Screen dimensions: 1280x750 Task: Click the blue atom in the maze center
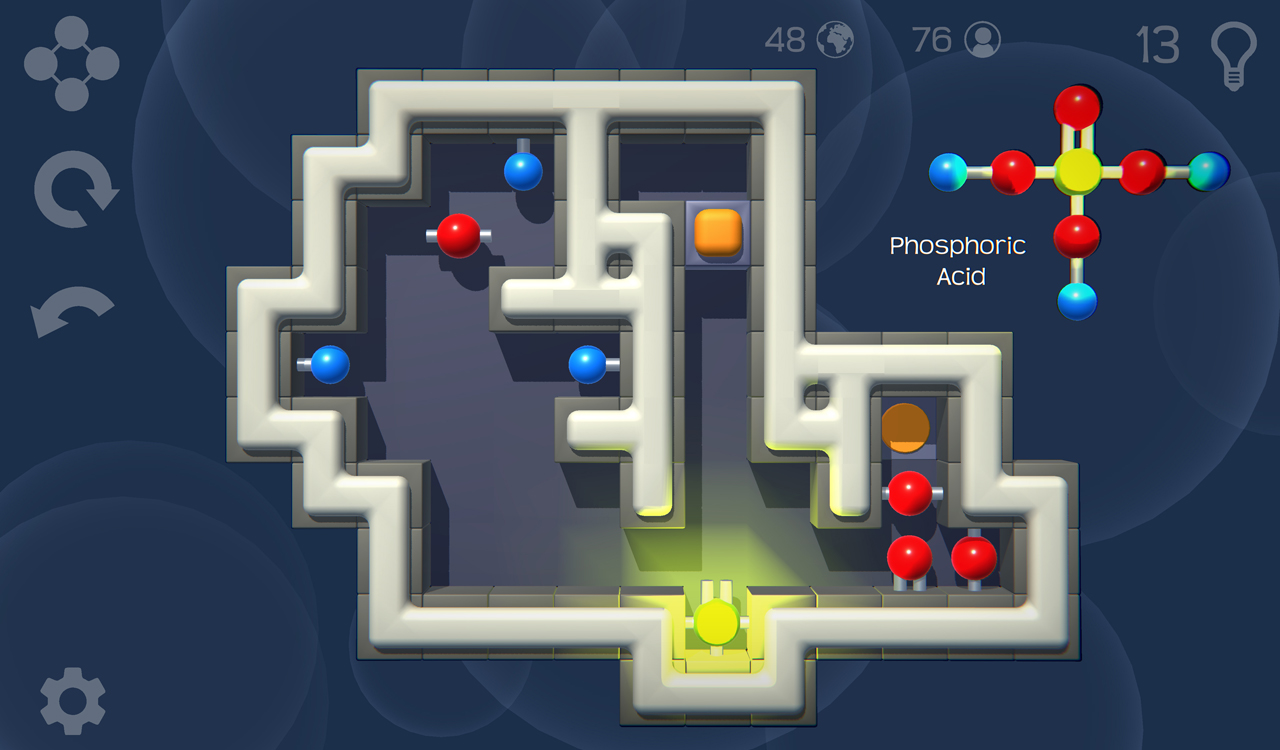(x=588, y=362)
